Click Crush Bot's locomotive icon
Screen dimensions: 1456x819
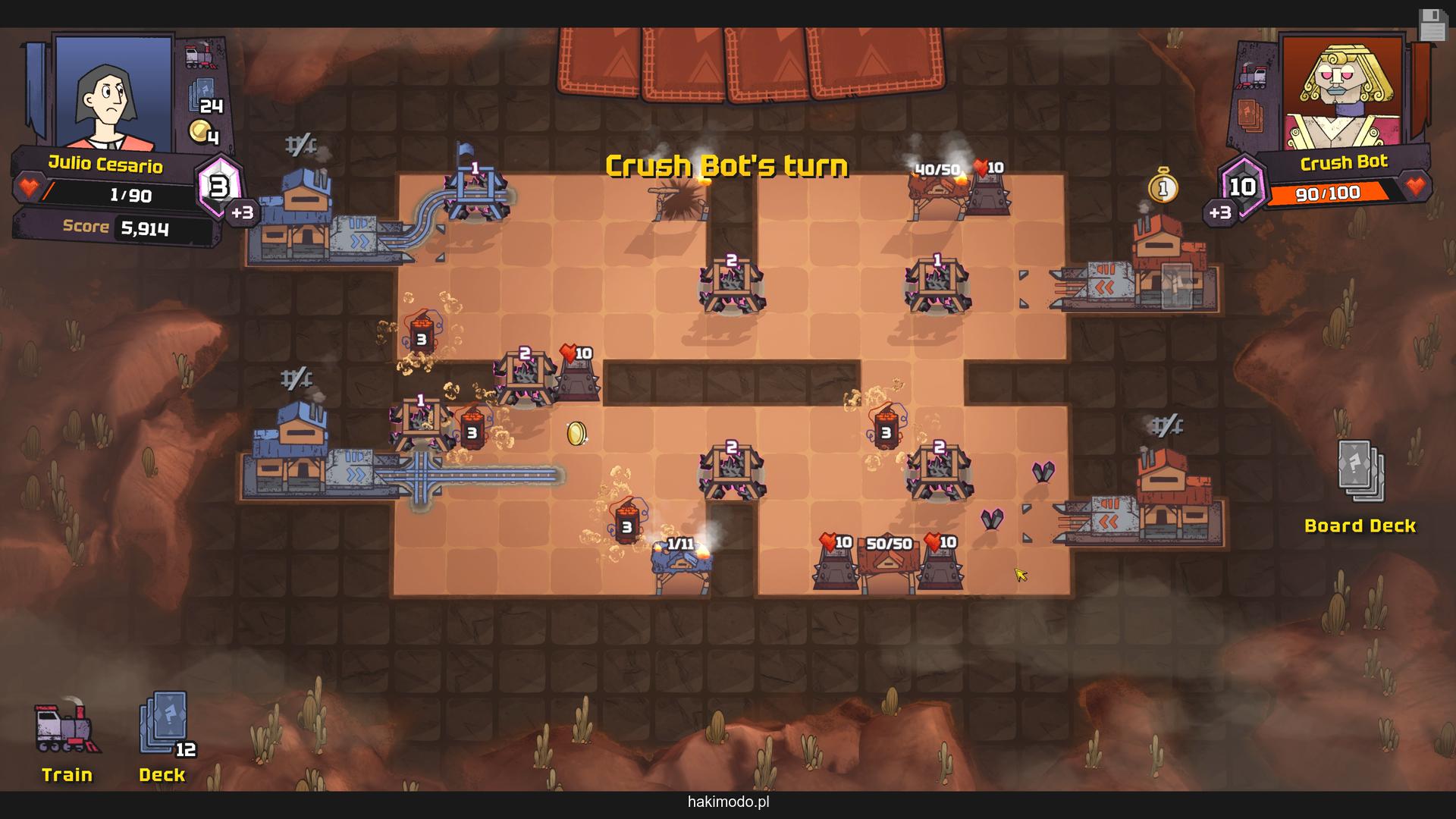[1252, 76]
